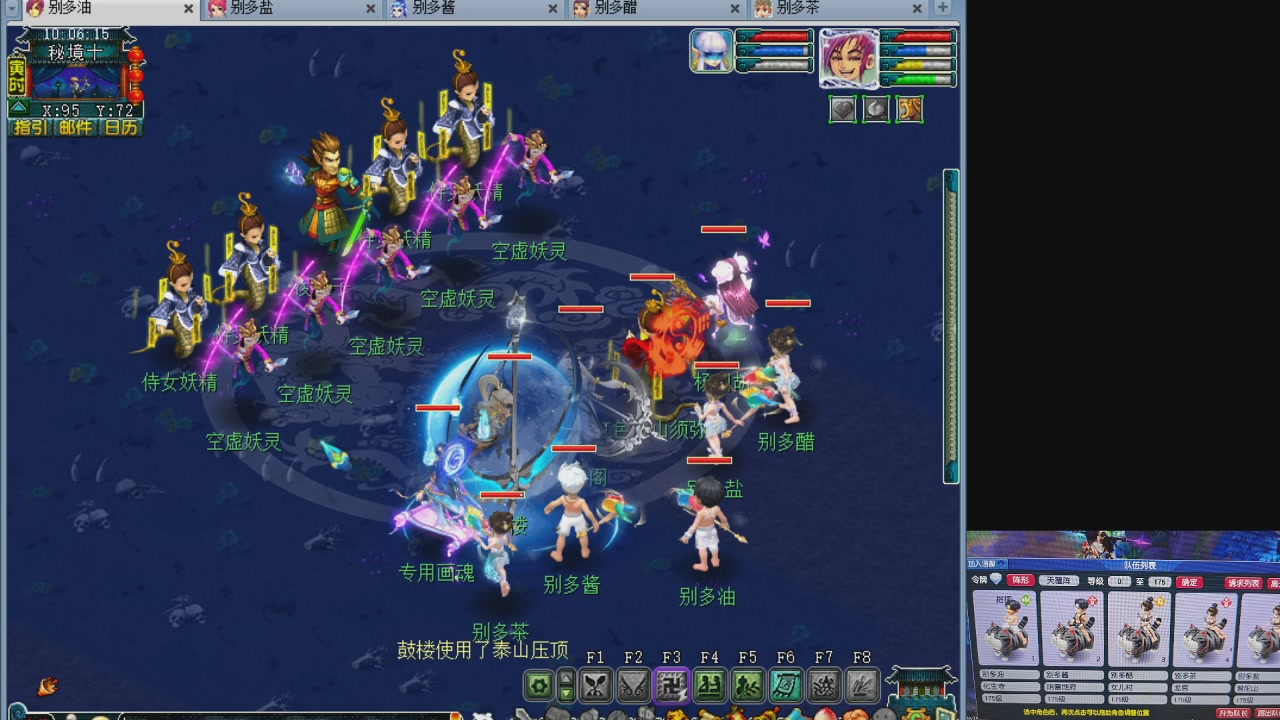Click the lion pet icon below character portraits
This screenshot has width=1280, height=720.
pos(908,109)
